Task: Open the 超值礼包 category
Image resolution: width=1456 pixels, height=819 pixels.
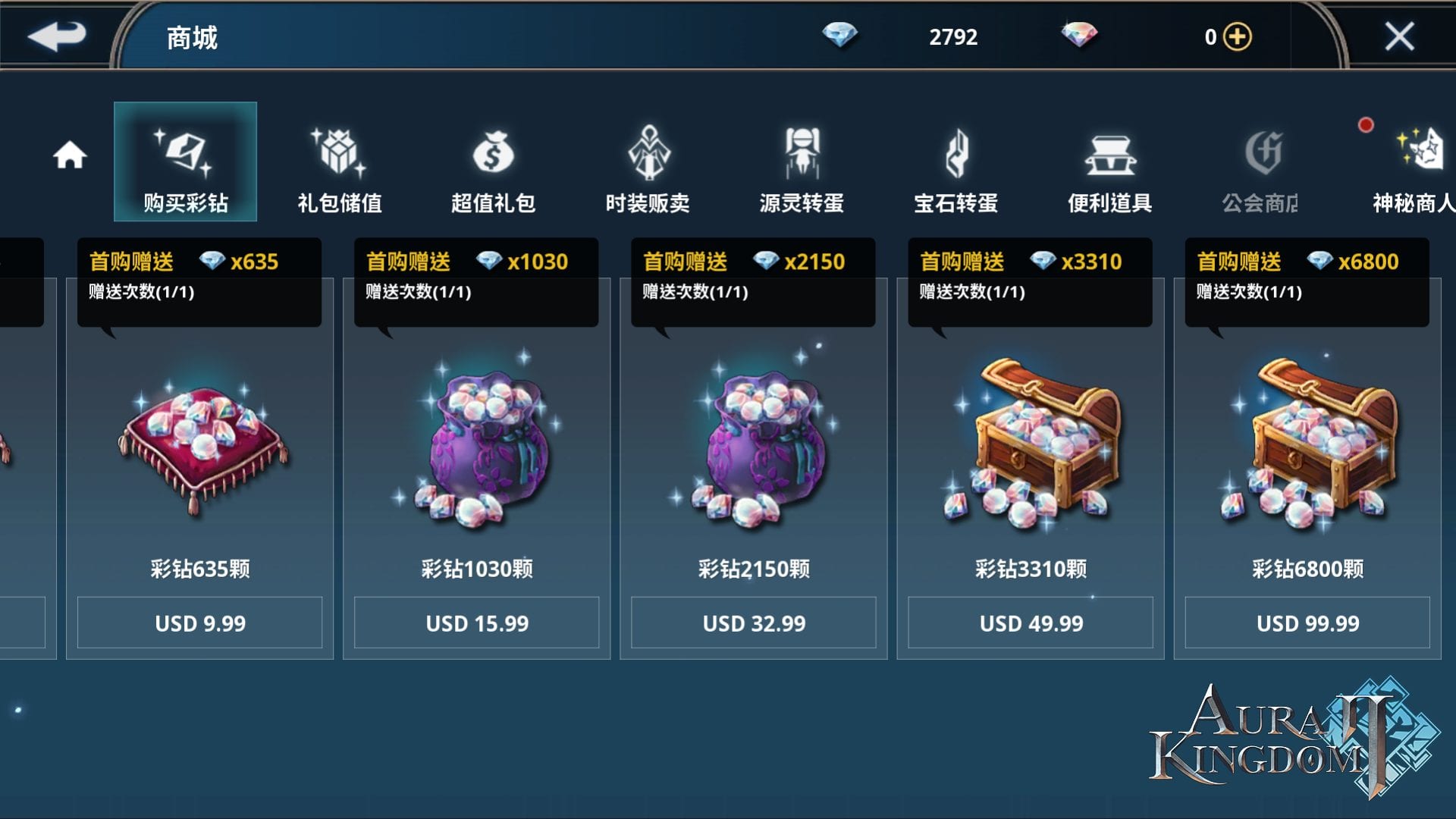Action: click(x=493, y=170)
